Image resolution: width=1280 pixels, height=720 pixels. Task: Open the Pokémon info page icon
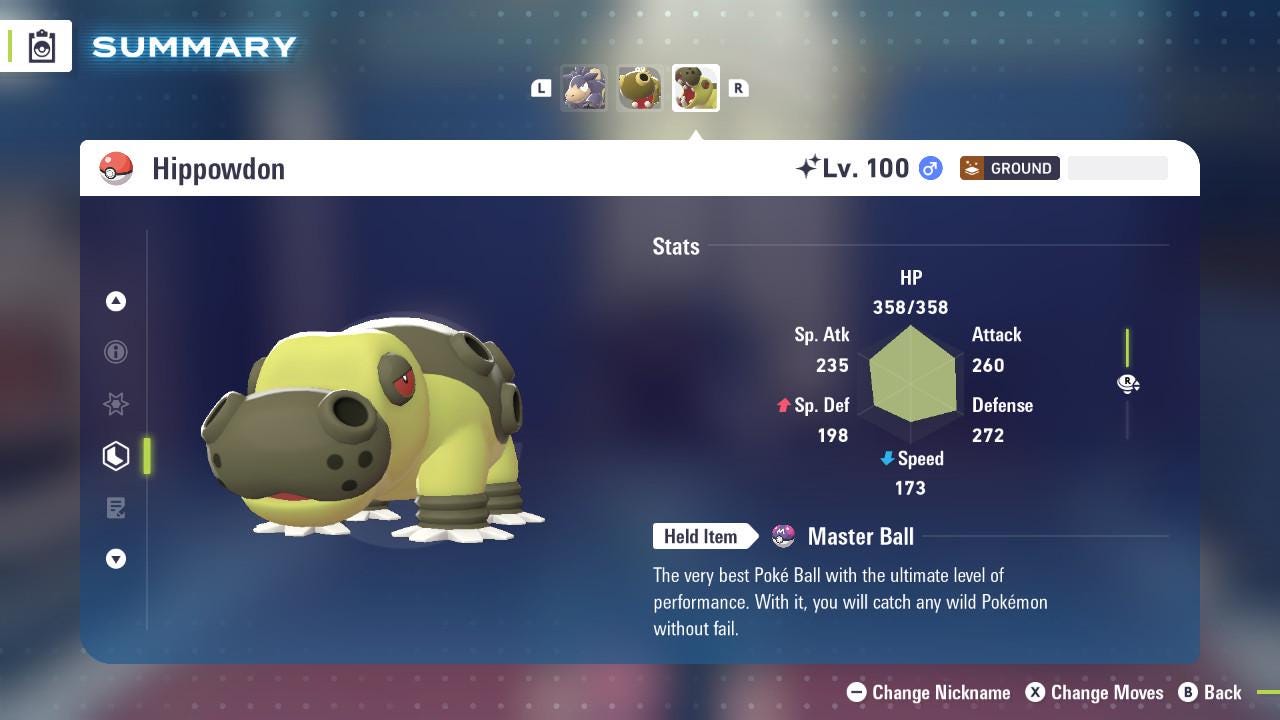[x=116, y=352]
